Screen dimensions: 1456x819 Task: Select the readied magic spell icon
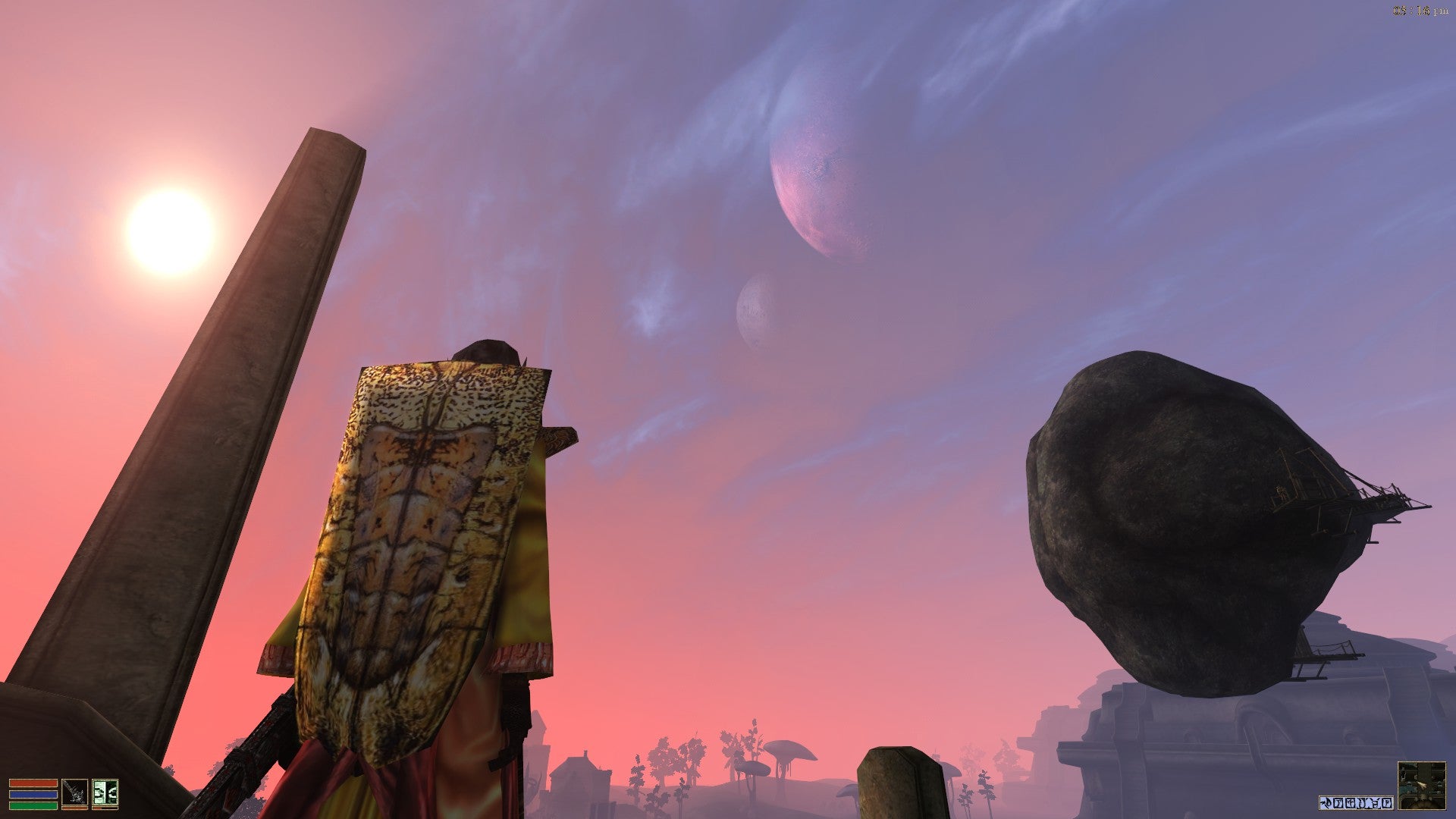(105, 792)
